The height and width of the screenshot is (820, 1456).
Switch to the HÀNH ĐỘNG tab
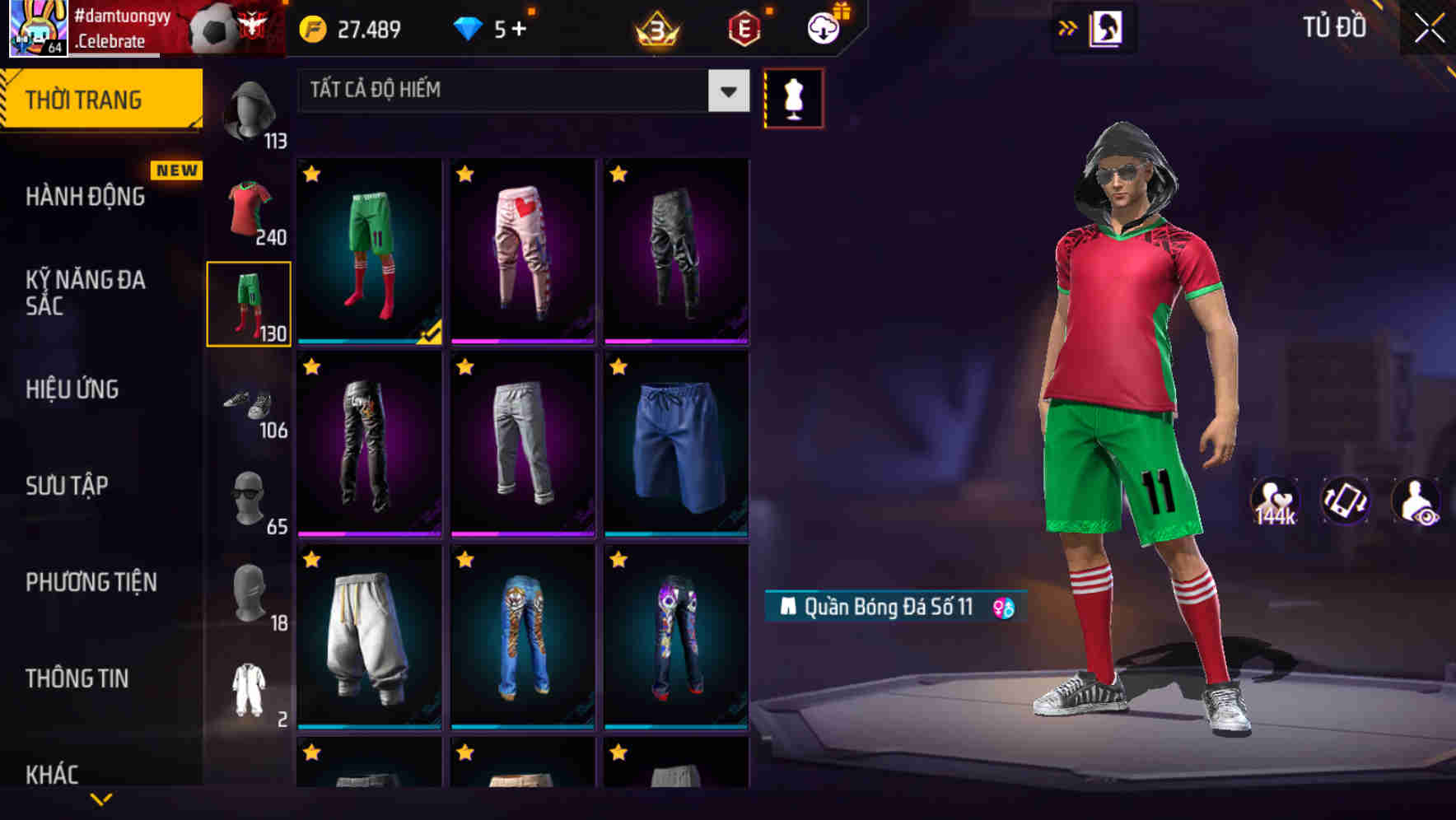tap(82, 197)
